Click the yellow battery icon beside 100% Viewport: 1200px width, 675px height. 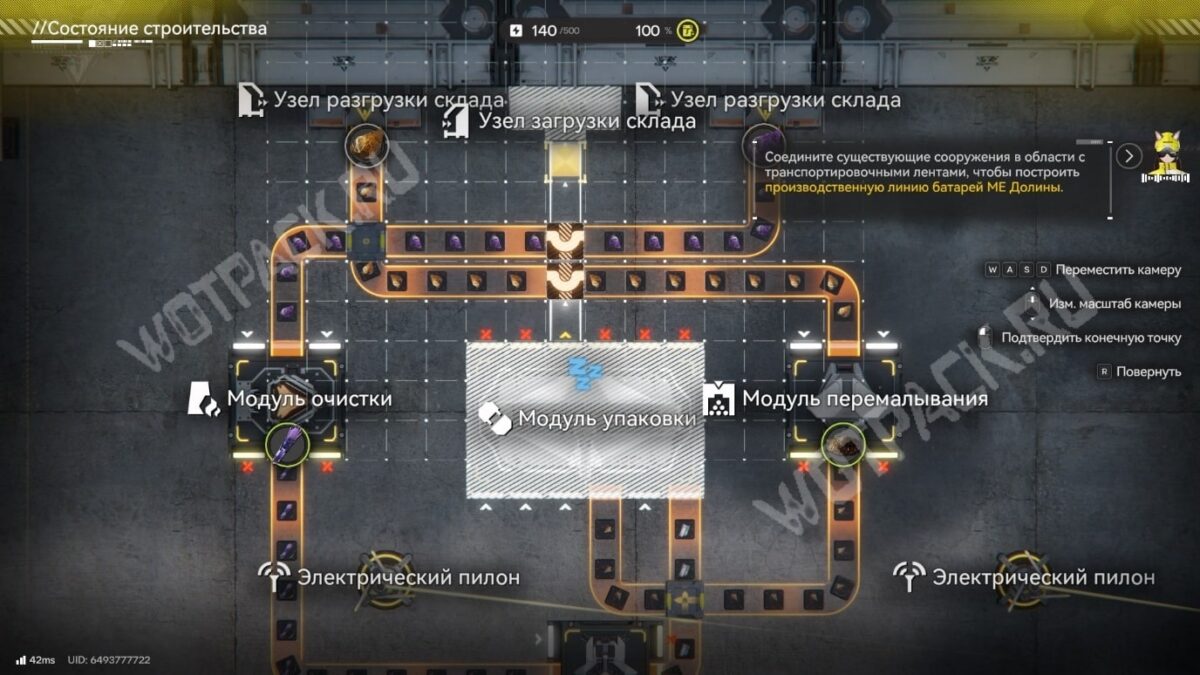689,31
